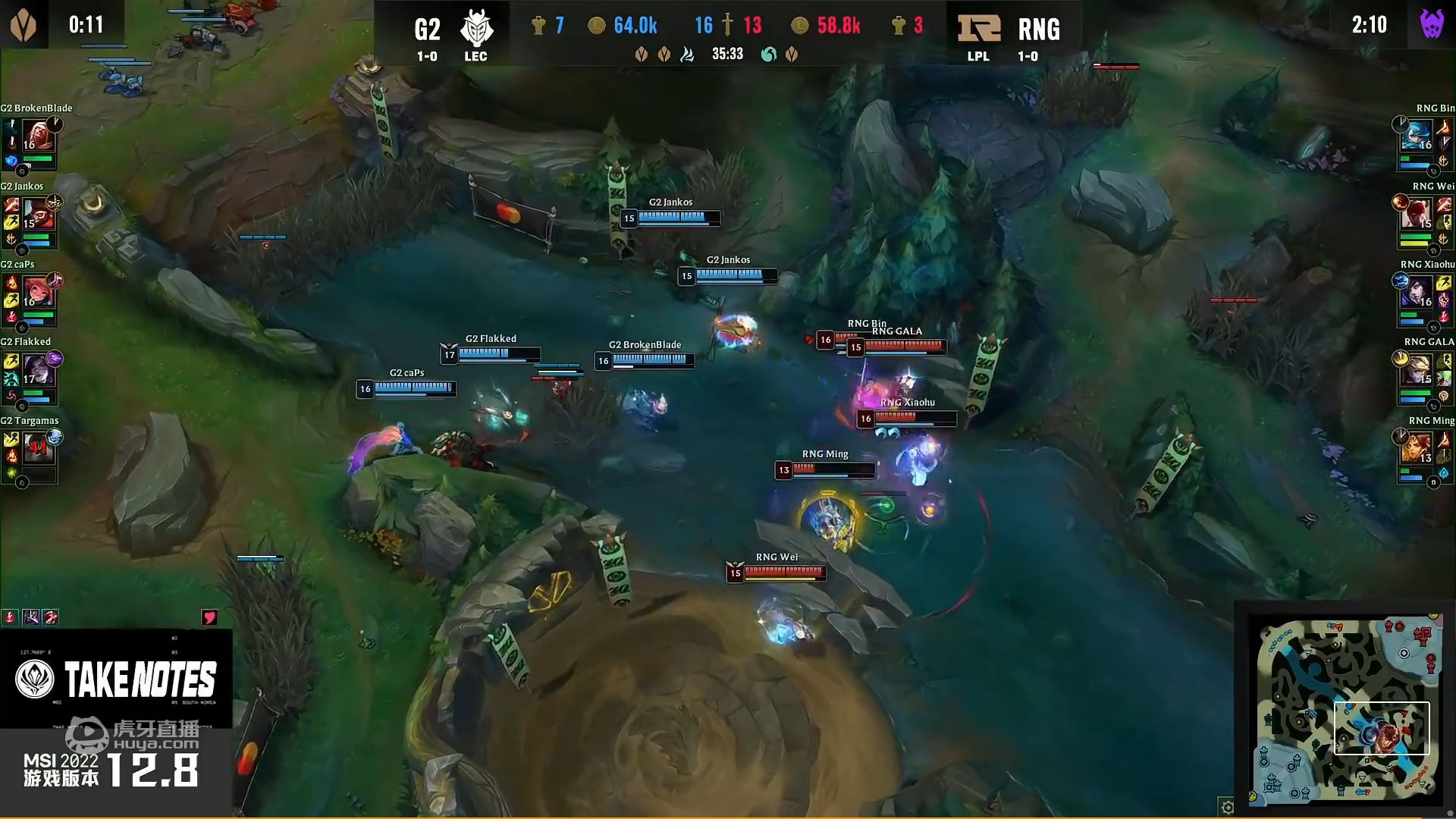This screenshot has height=819, width=1456.
Task: Open the LEC league label under G2
Action: pos(476,55)
